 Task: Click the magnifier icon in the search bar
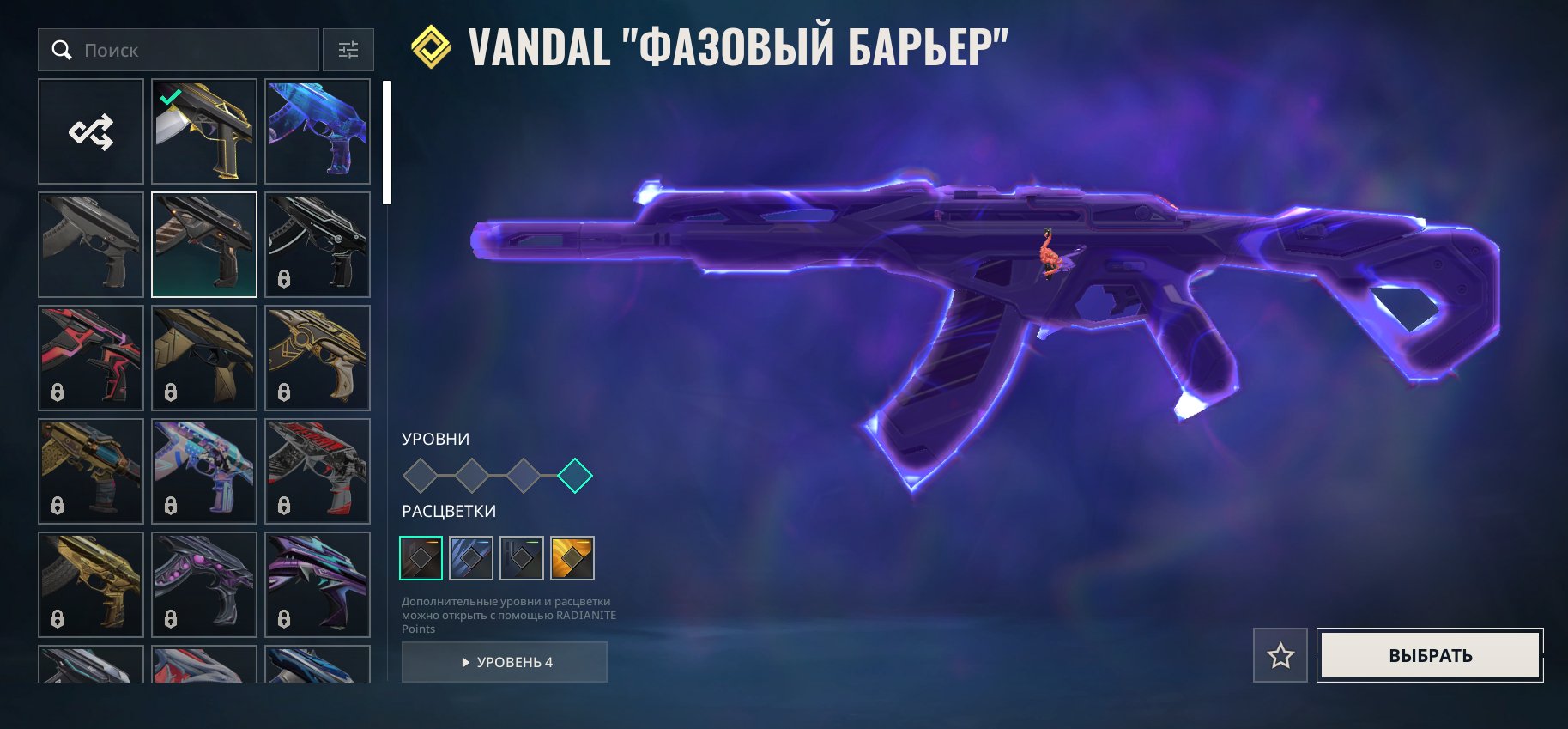62,50
